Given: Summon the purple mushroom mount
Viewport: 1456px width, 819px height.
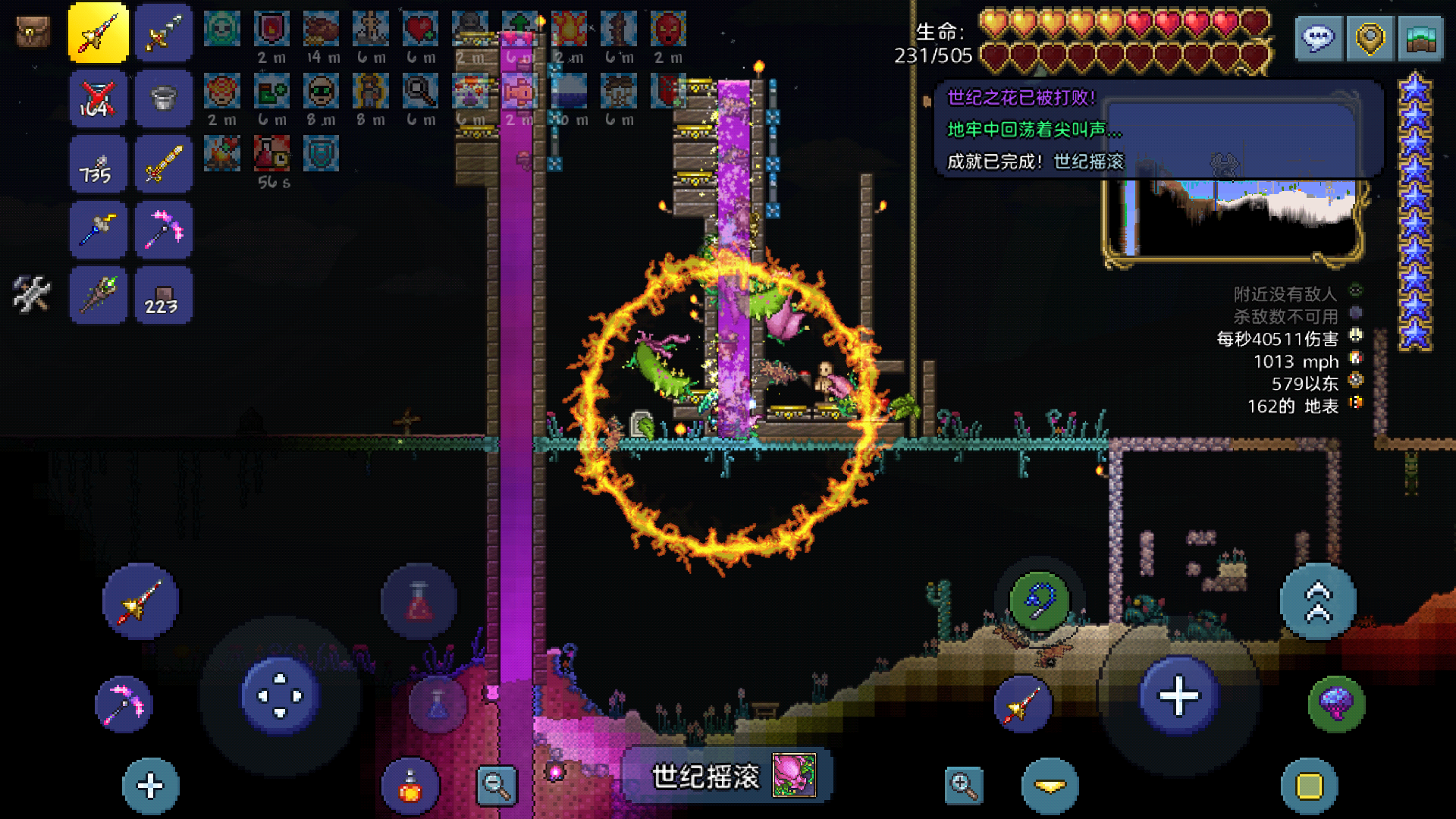Looking at the screenshot, I should point(1336,704).
